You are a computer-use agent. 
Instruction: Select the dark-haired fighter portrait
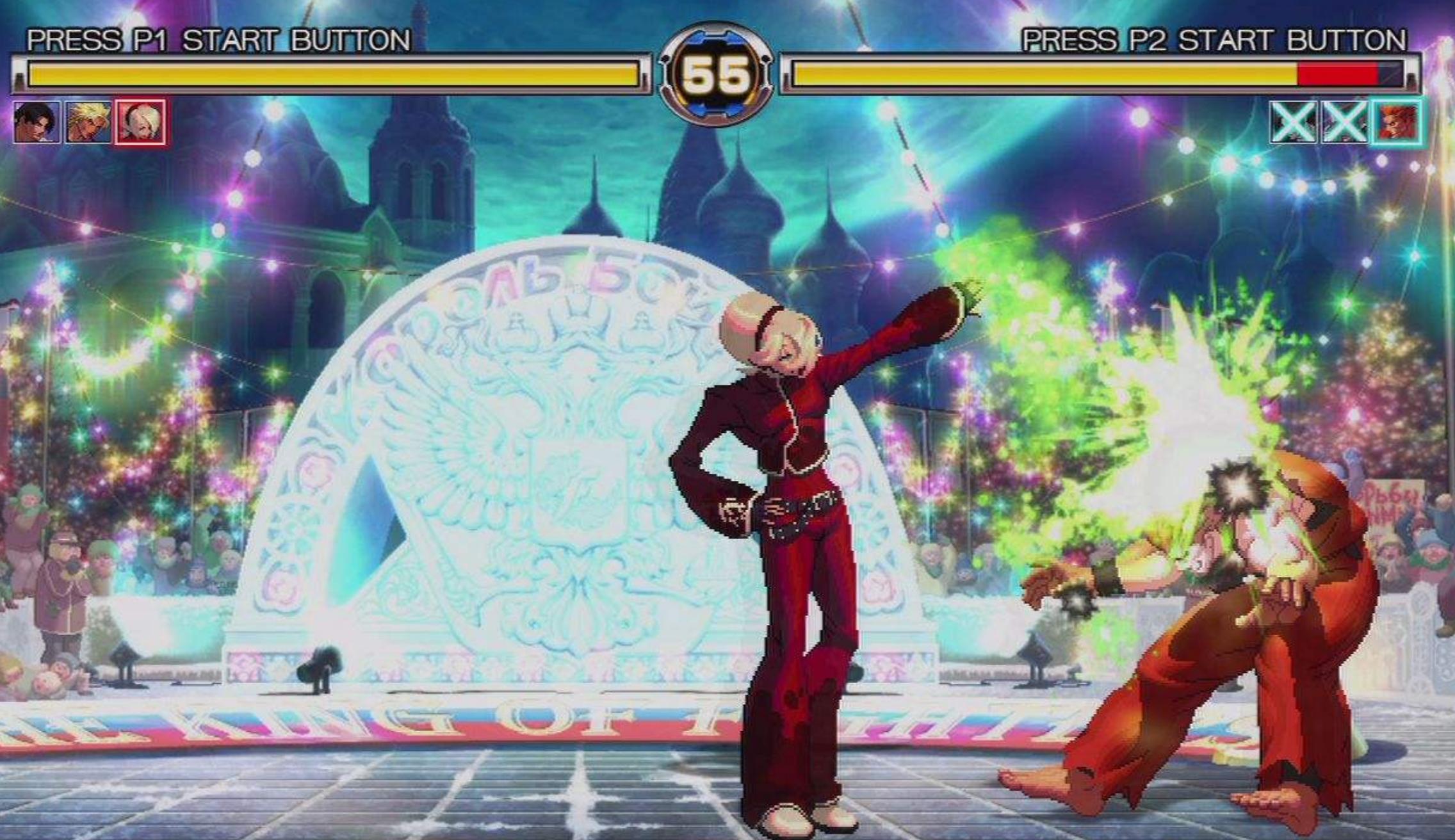click(x=37, y=122)
